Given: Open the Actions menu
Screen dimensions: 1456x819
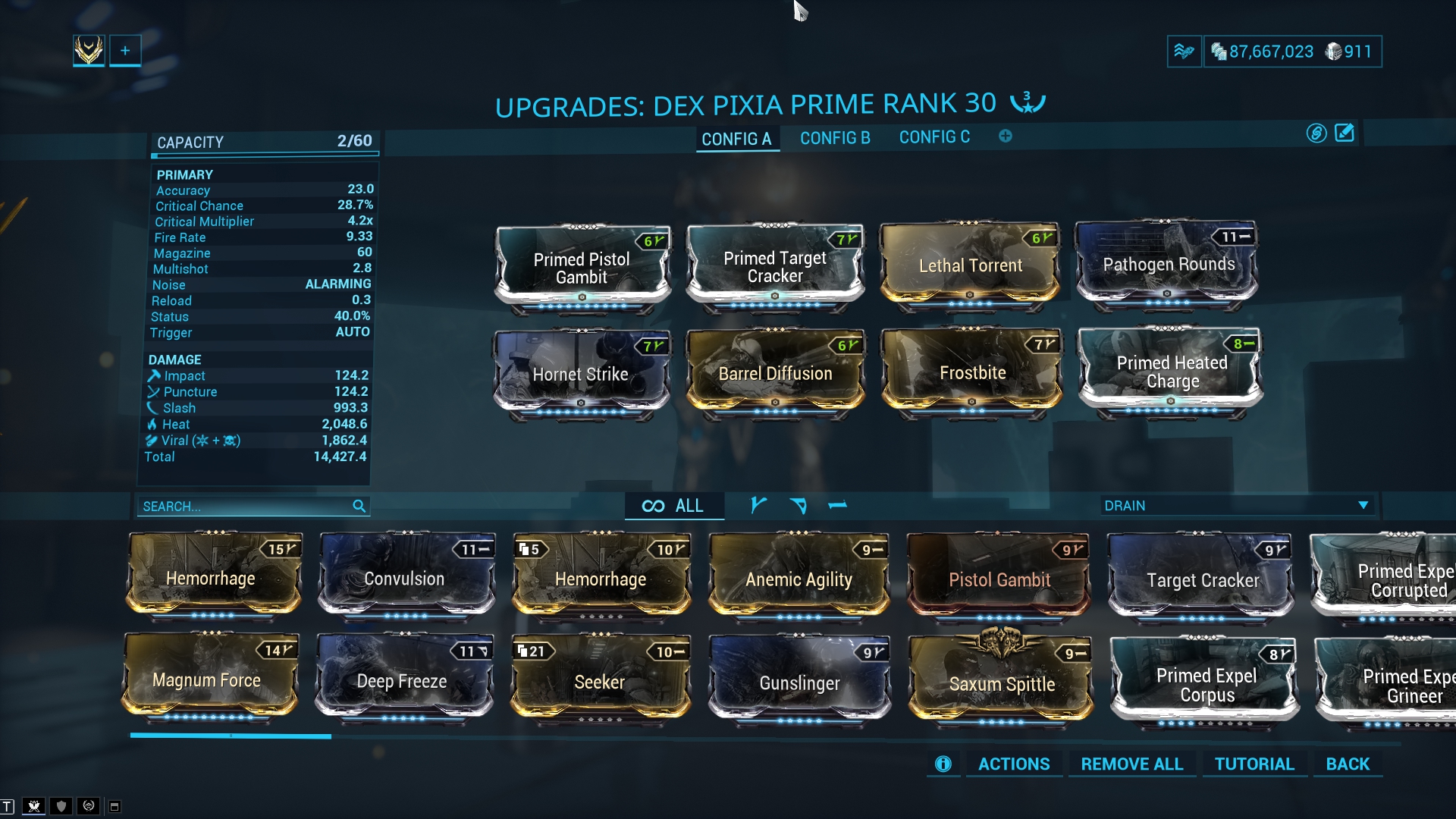Looking at the screenshot, I should (1014, 764).
